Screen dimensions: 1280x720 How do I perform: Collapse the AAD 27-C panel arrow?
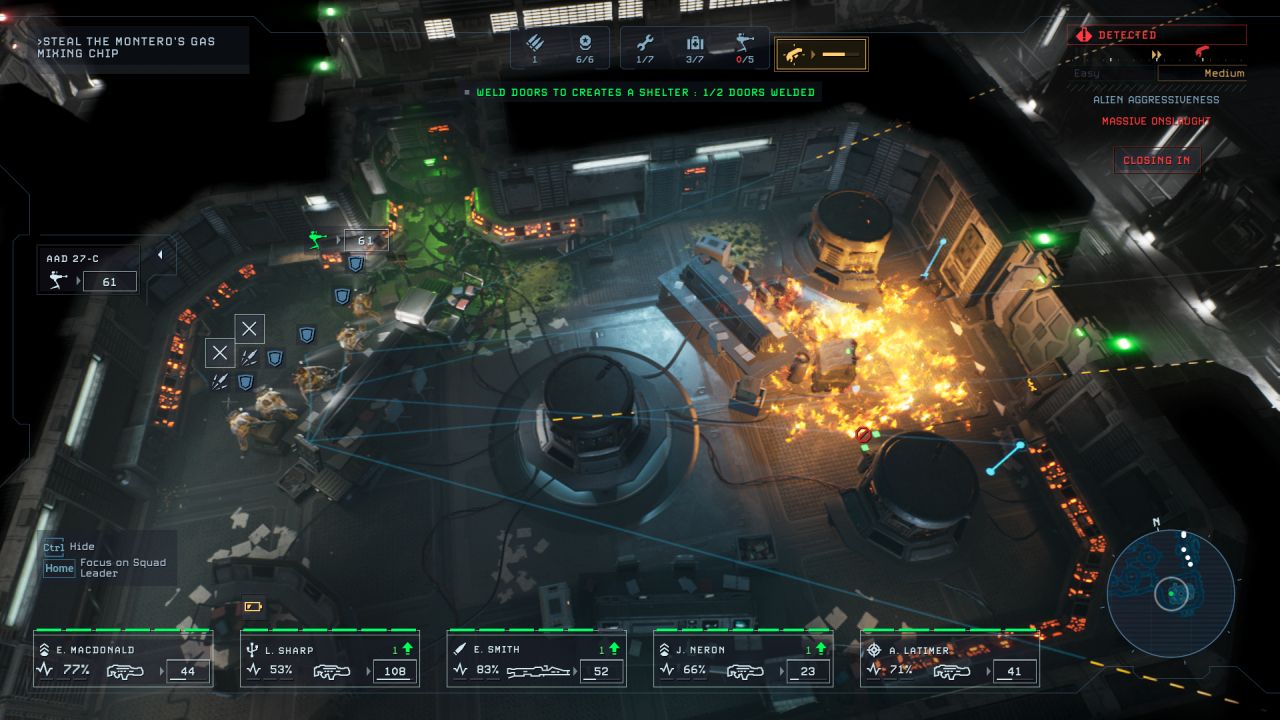pyautogui.click(x=160, y=256)
